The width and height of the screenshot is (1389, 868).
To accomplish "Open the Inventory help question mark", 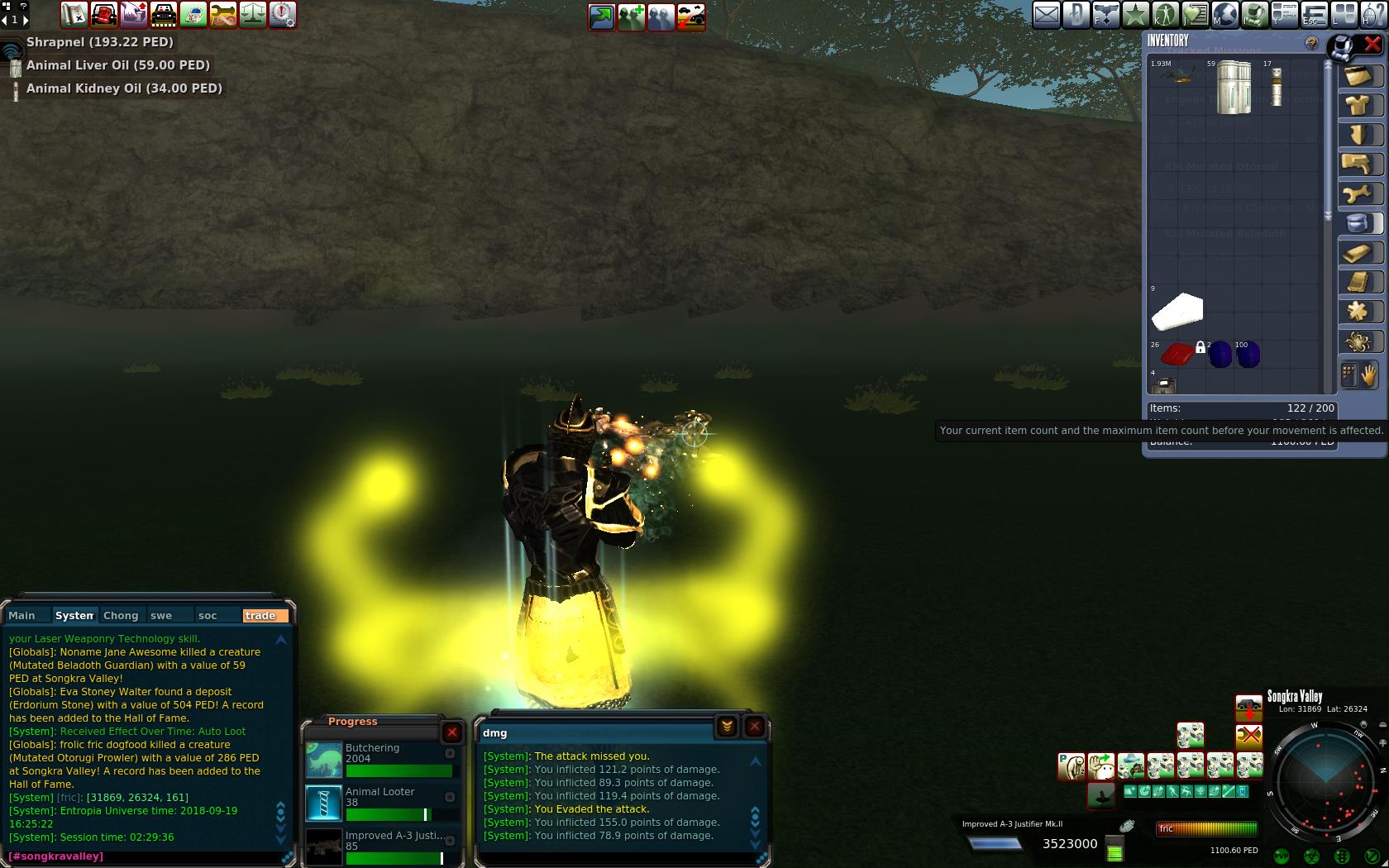I will point(1311,43).
